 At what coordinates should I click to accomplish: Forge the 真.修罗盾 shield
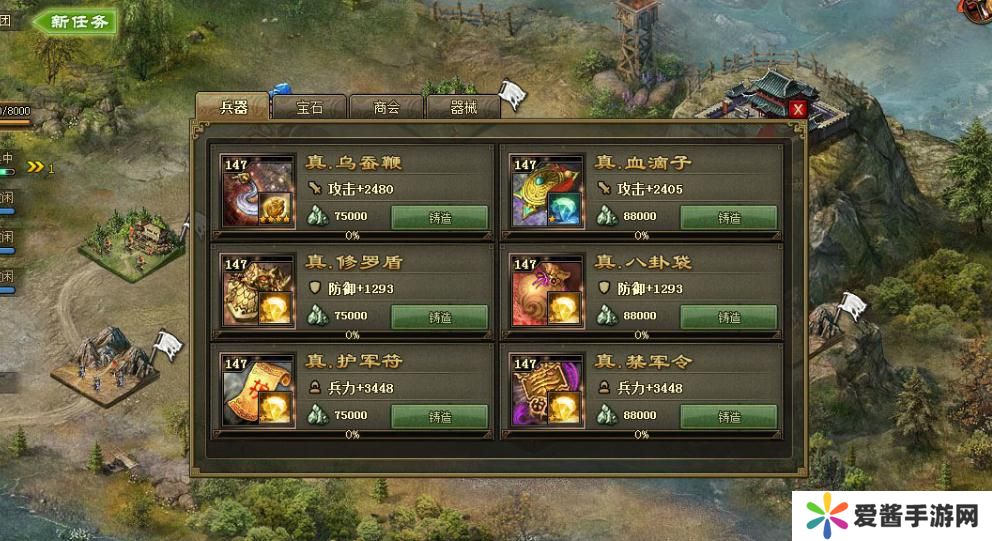439,317
